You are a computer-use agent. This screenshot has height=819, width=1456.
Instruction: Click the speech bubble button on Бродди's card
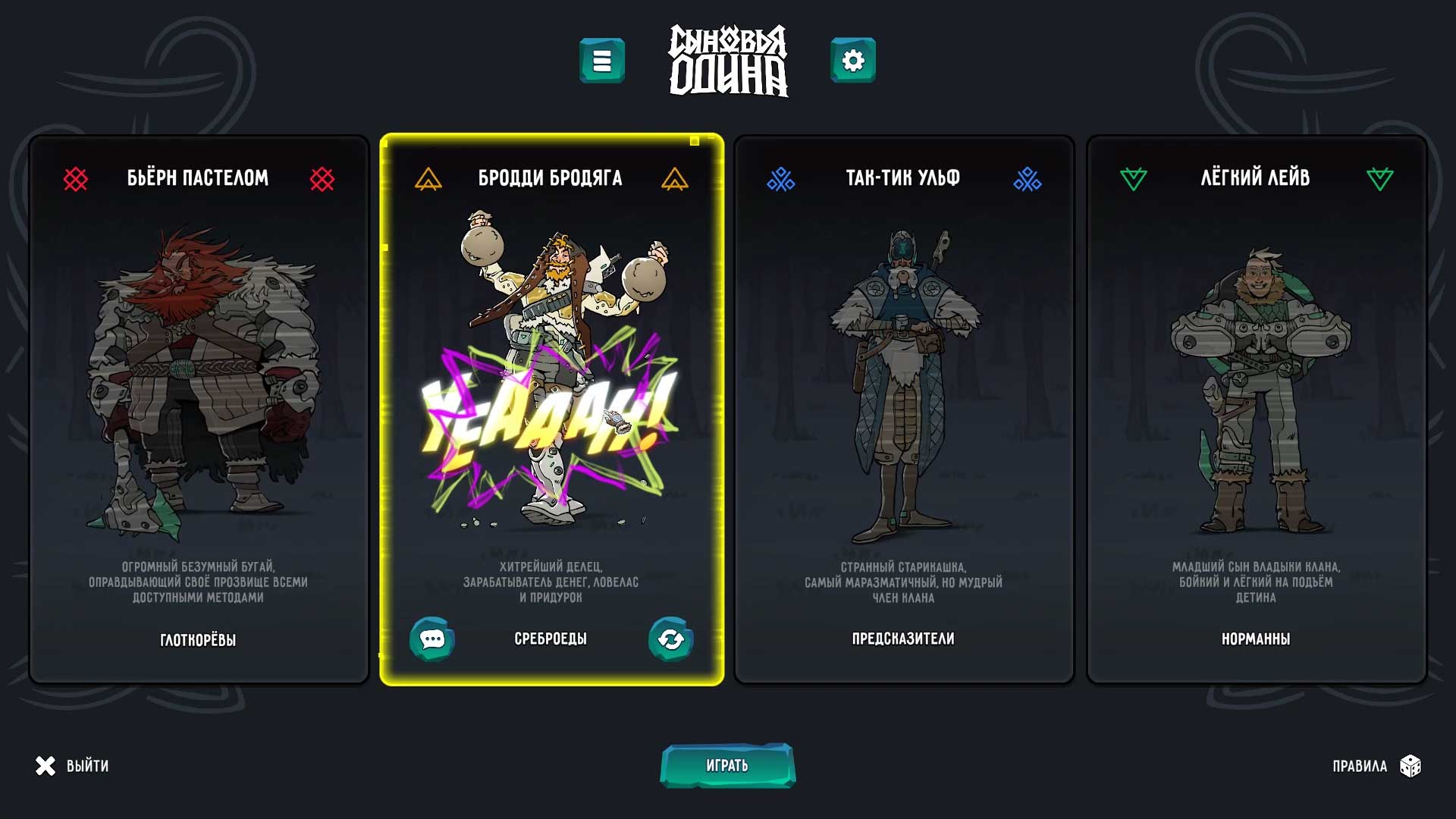point(432,639)
